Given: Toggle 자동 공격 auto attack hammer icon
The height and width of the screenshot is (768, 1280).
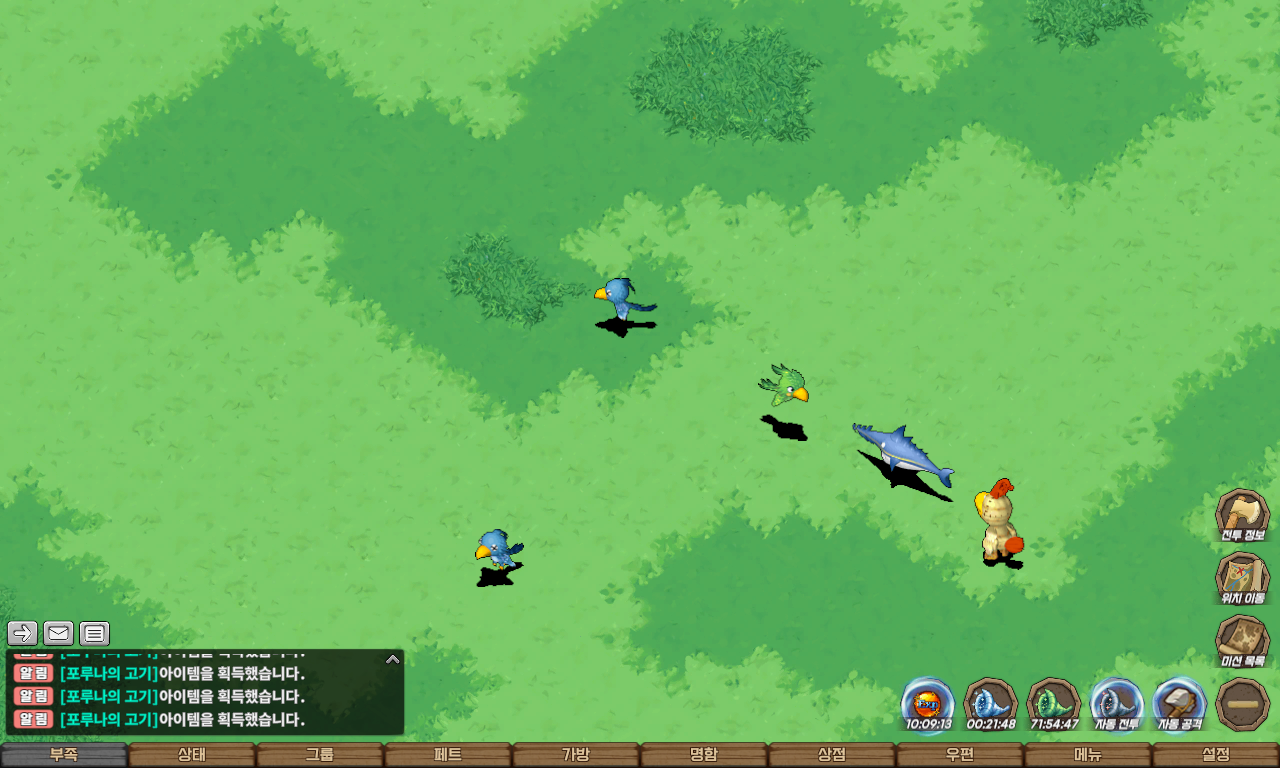Looking at the screenshot, I should point(1180,704).
